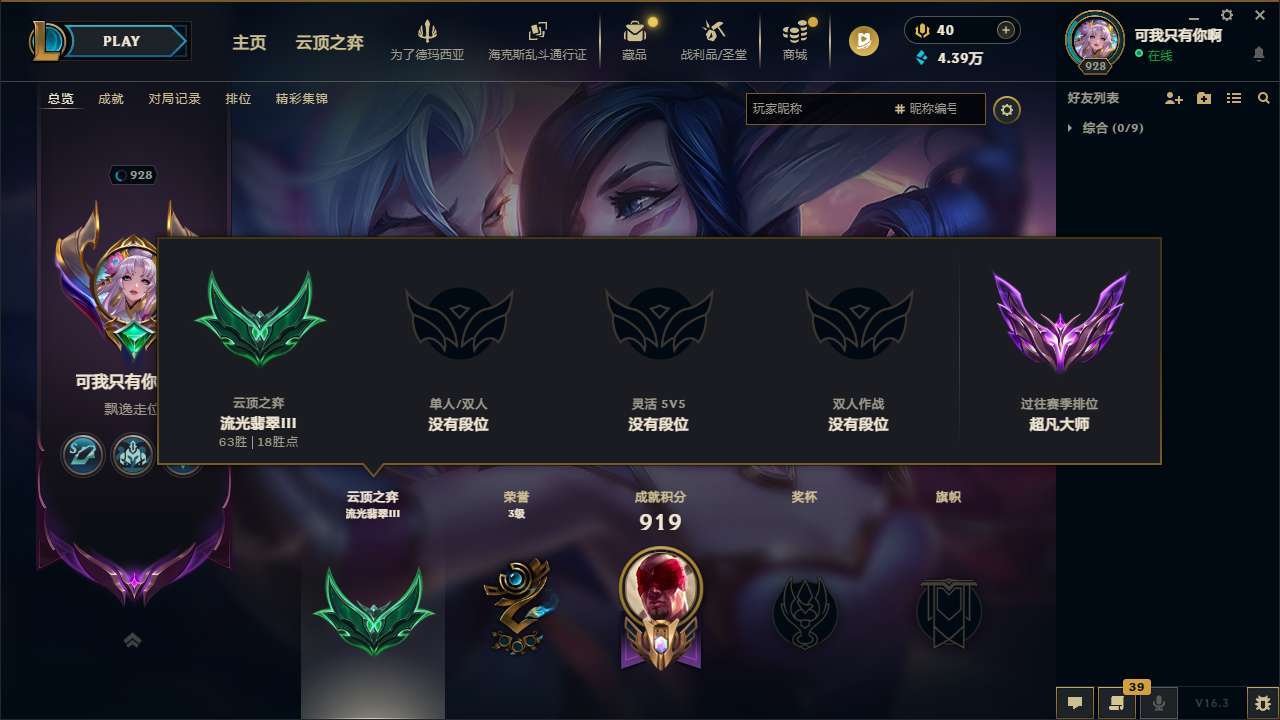Open the 海克斯乱斗通行证 event pass
1280x720 pixels.
point(540,40)
